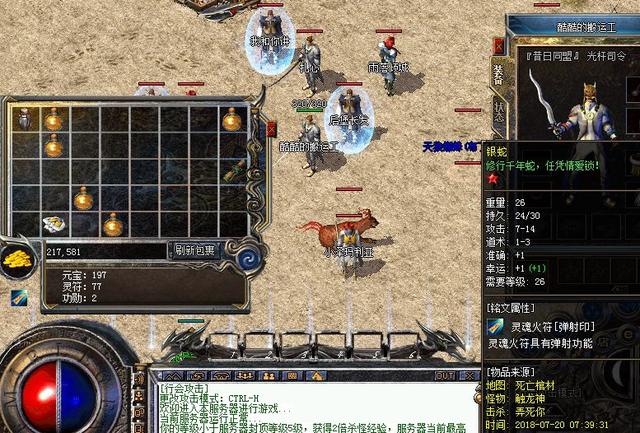Close the inventory bag window
Viewport: 640px width, 433px height.
tap(271, 129)
